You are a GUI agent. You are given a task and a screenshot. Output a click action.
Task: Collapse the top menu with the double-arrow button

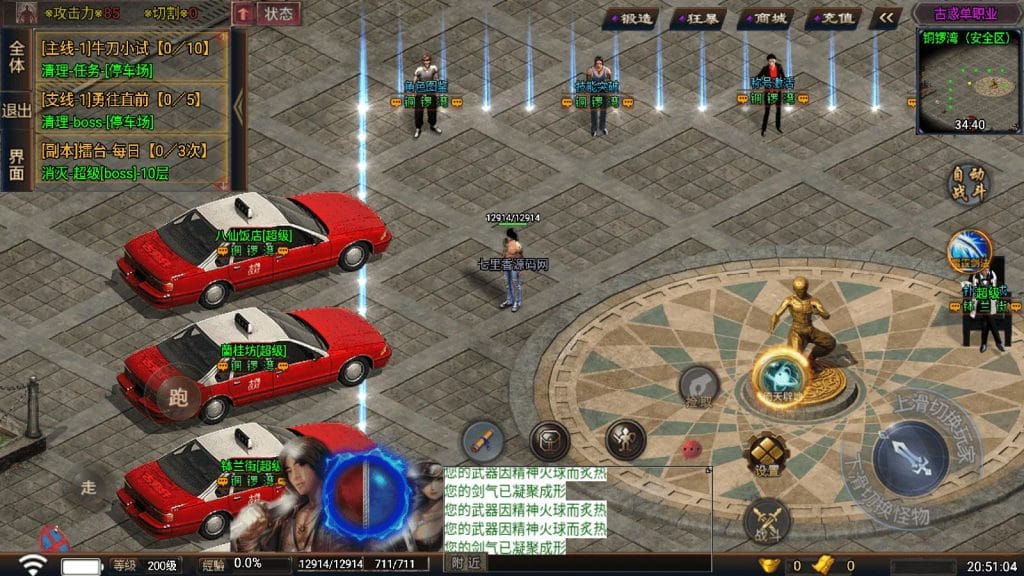pyautogui.click(x=885, y=18)
